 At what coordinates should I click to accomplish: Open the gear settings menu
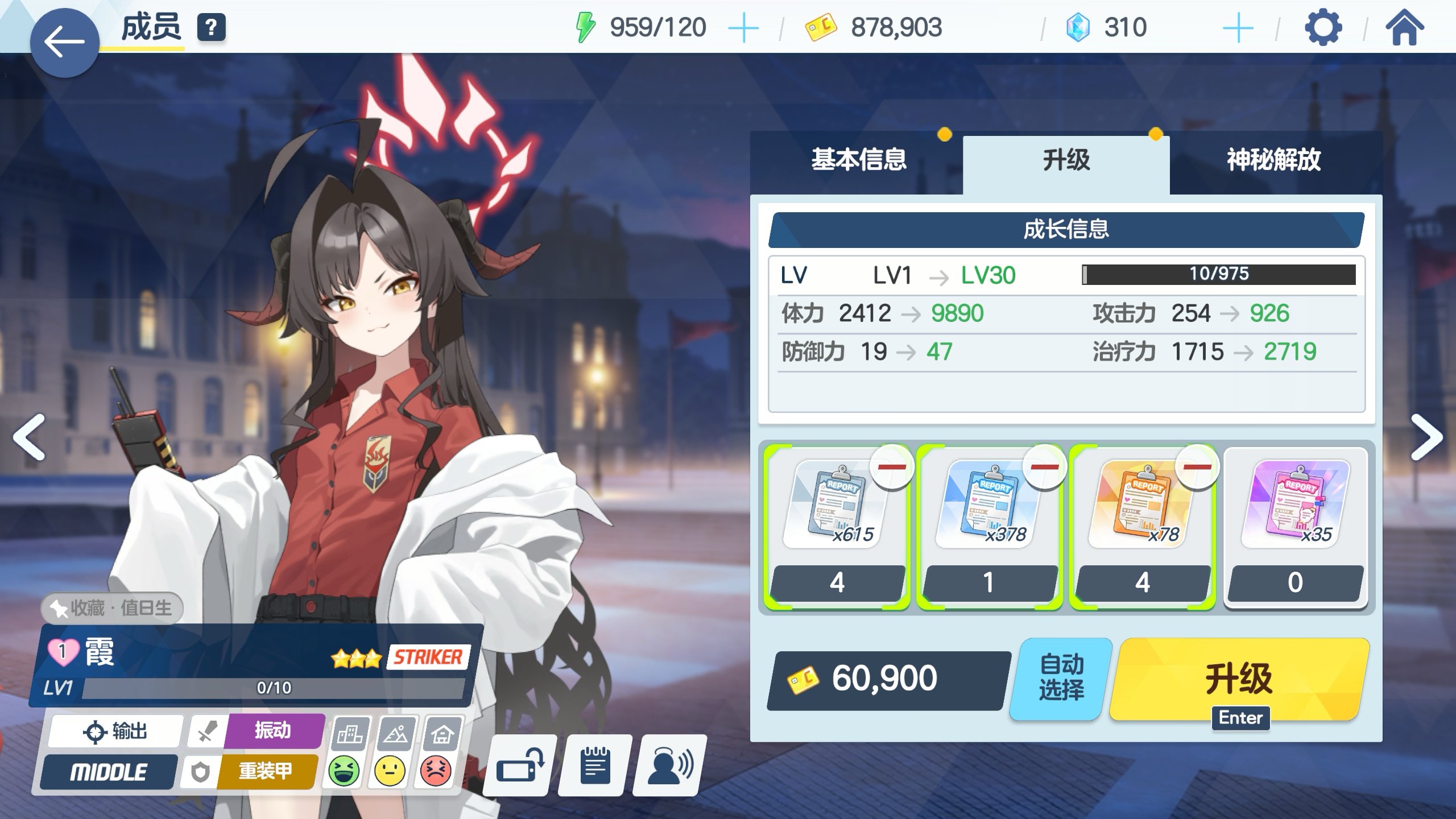coord(1323,27)
